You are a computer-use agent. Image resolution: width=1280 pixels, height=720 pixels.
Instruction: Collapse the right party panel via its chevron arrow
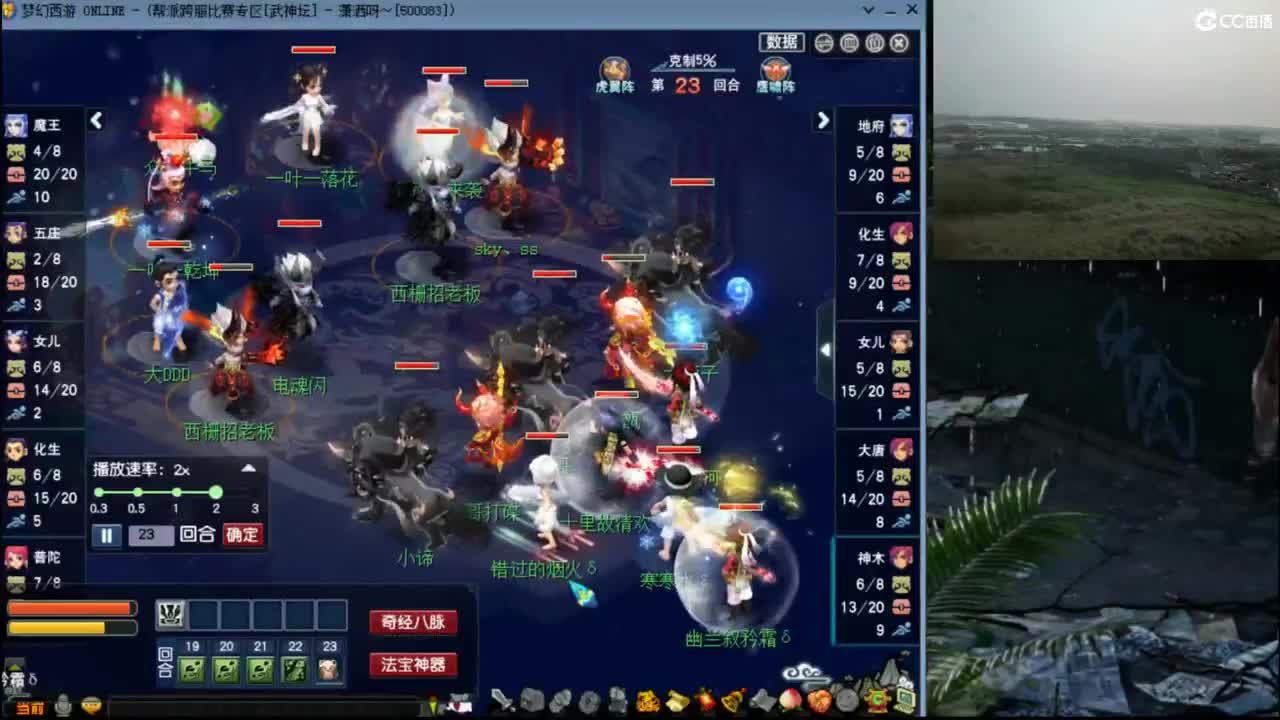click(x=822, y=120)
